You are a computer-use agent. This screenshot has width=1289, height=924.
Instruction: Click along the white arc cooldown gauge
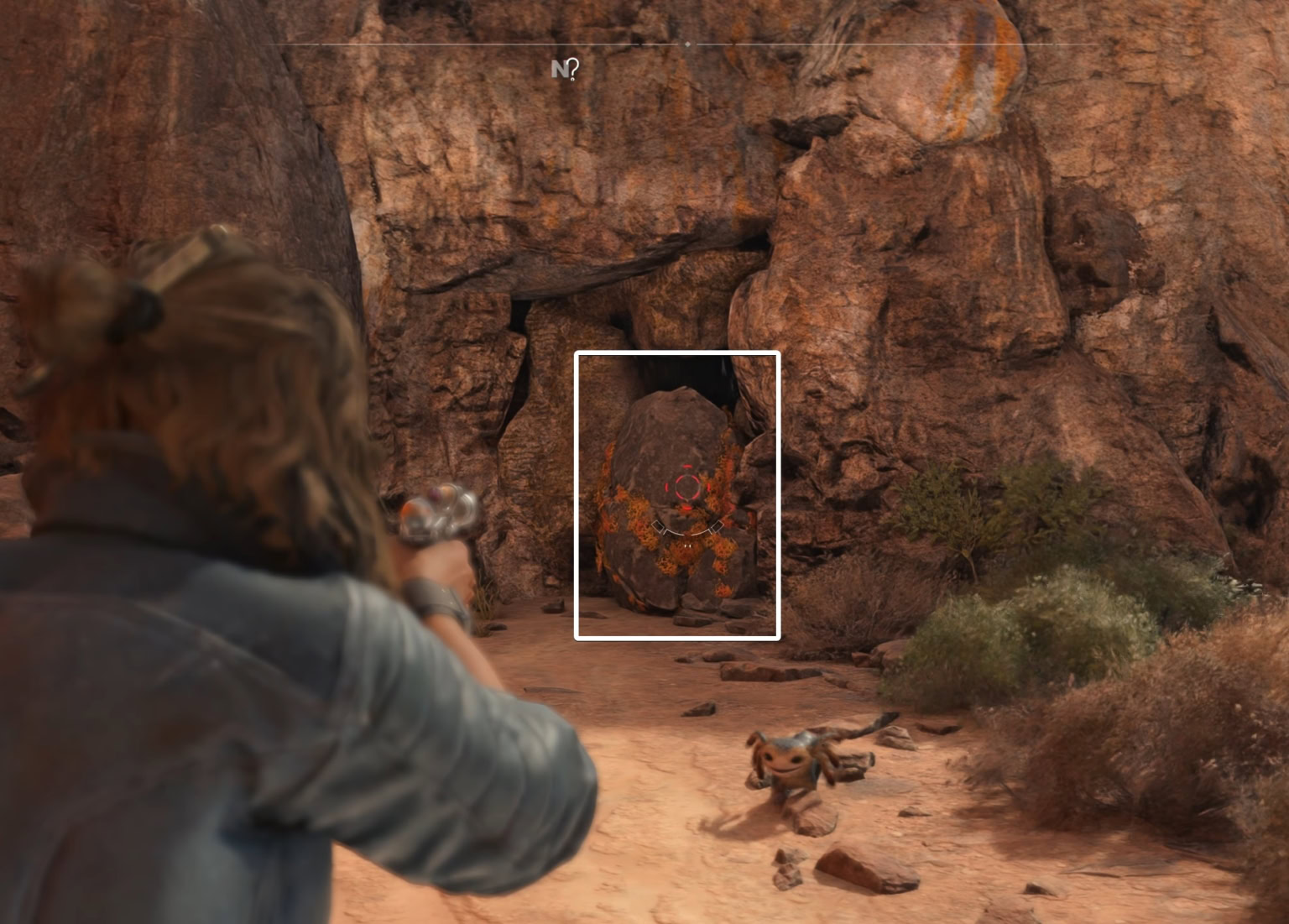[x=688, y=535]
